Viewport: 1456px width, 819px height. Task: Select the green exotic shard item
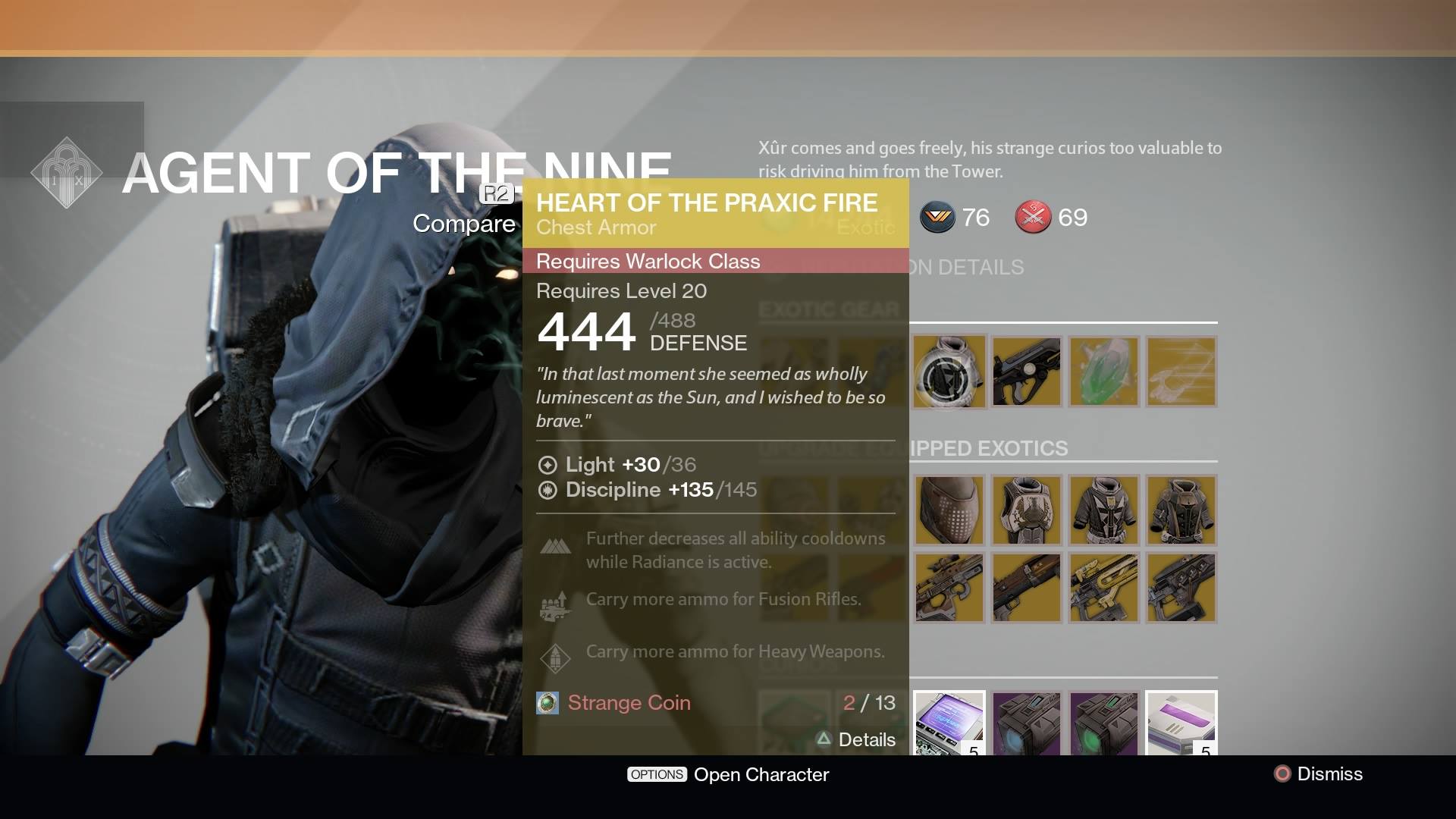pos(1103,372)
